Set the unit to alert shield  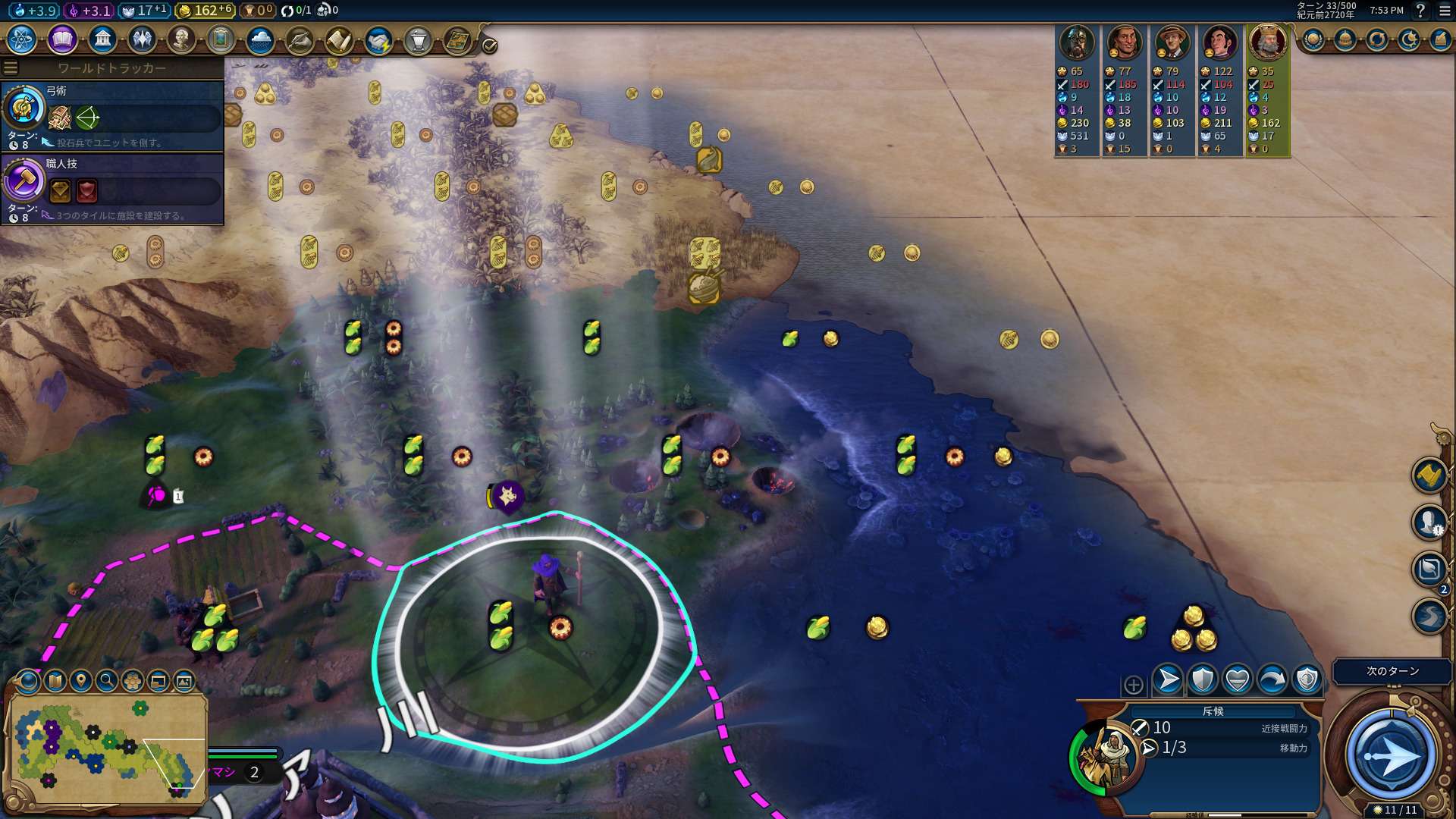click(x=1307, y=679)
